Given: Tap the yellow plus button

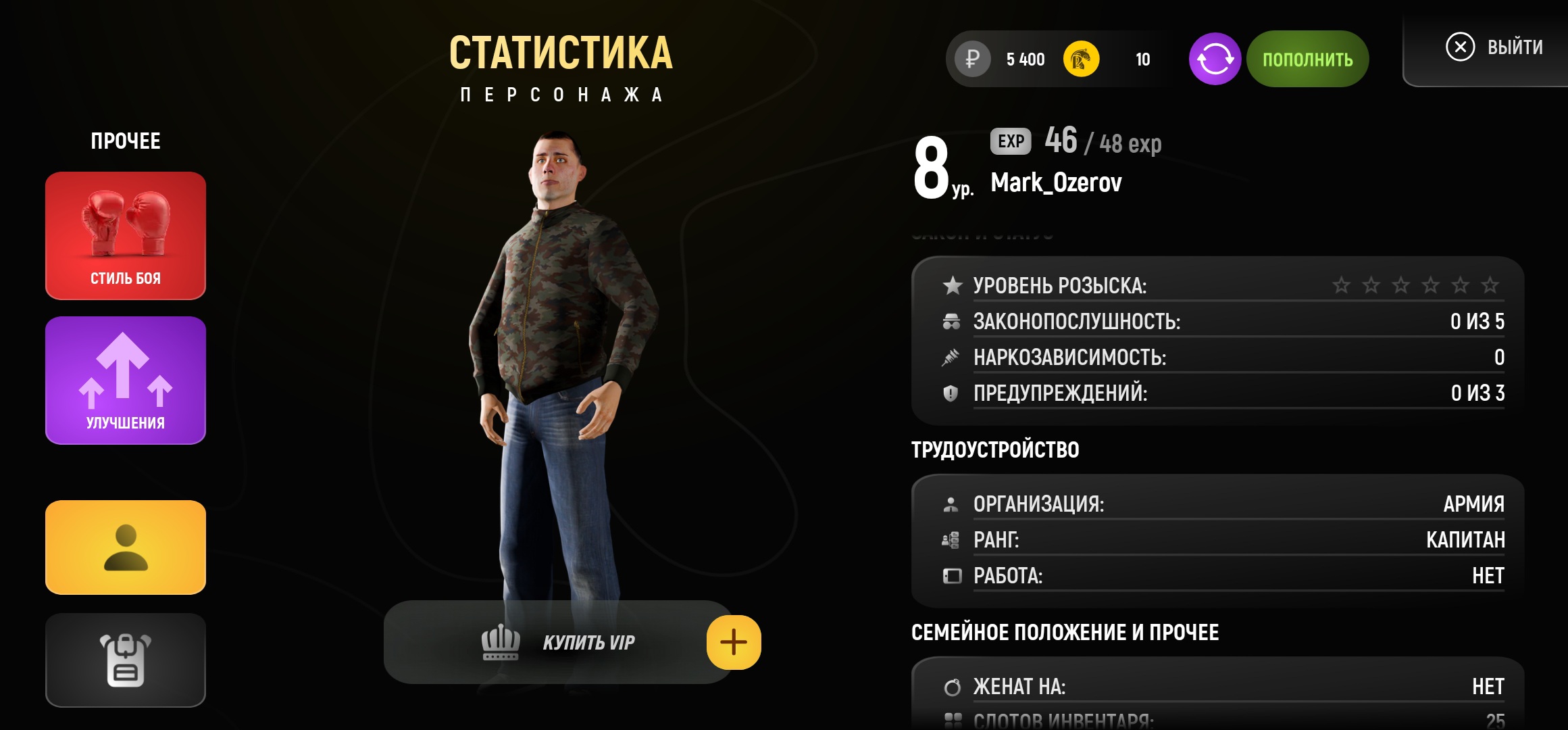Looking at the screenshot, I should [x=734, y=642].
